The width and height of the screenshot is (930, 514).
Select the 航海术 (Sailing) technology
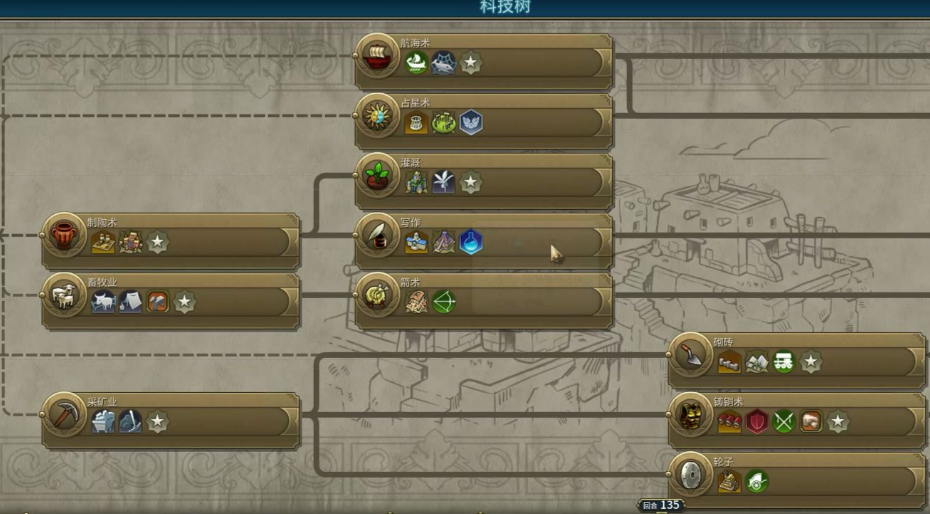coord(378,60)
